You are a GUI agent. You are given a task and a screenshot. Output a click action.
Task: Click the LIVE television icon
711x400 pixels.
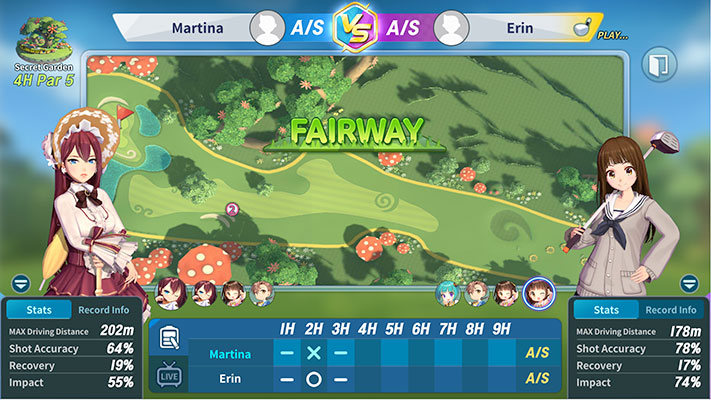coord(169,377)
